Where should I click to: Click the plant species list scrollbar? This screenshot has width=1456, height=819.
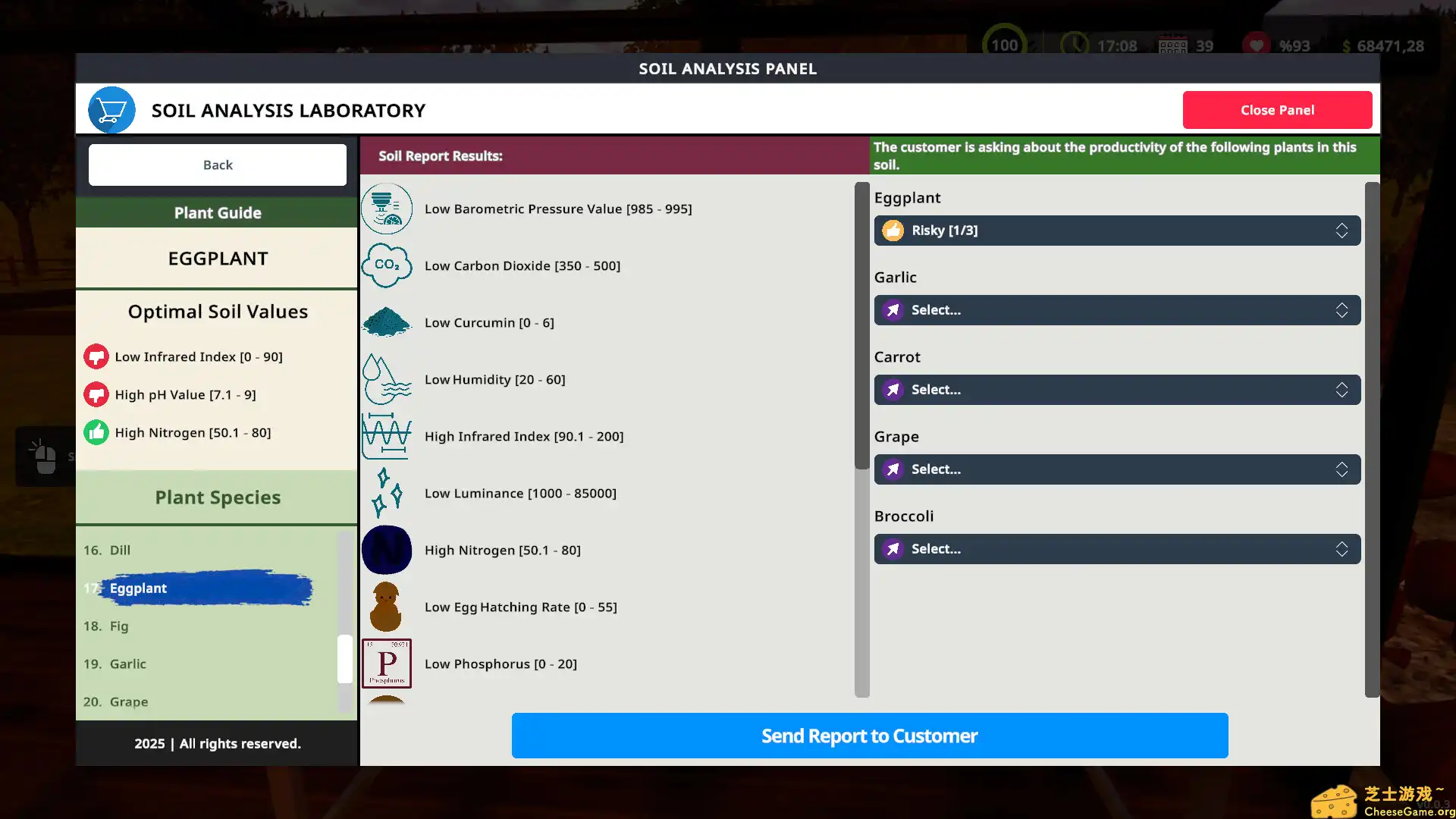pyautogui.click(x=345, y=658)
